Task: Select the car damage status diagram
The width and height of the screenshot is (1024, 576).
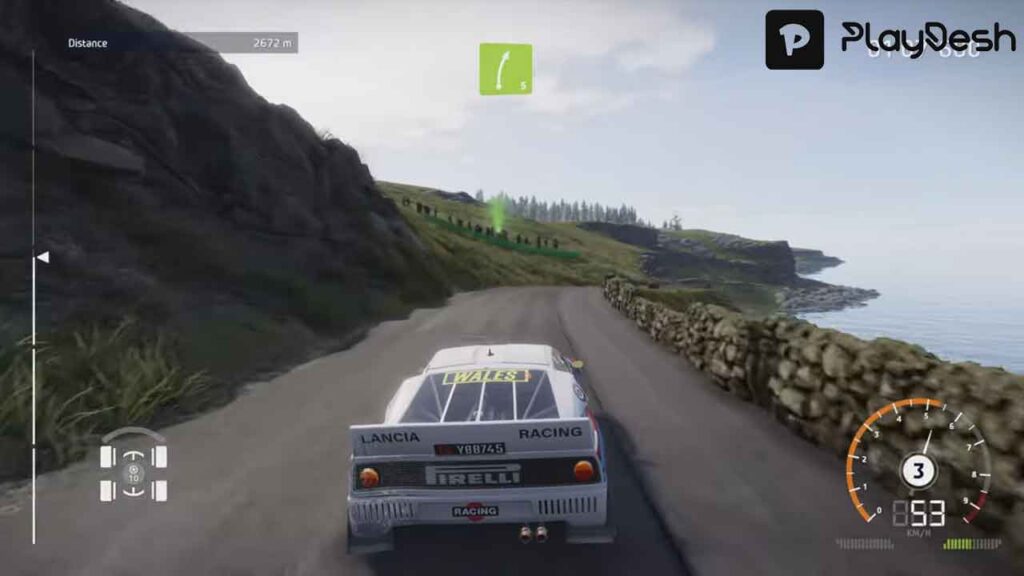Action: click(133, 465)
